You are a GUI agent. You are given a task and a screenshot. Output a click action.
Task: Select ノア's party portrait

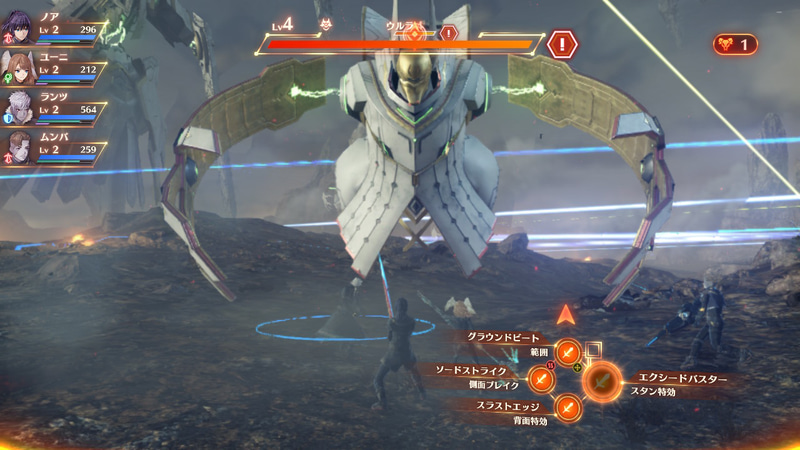(x=20, y=27)
